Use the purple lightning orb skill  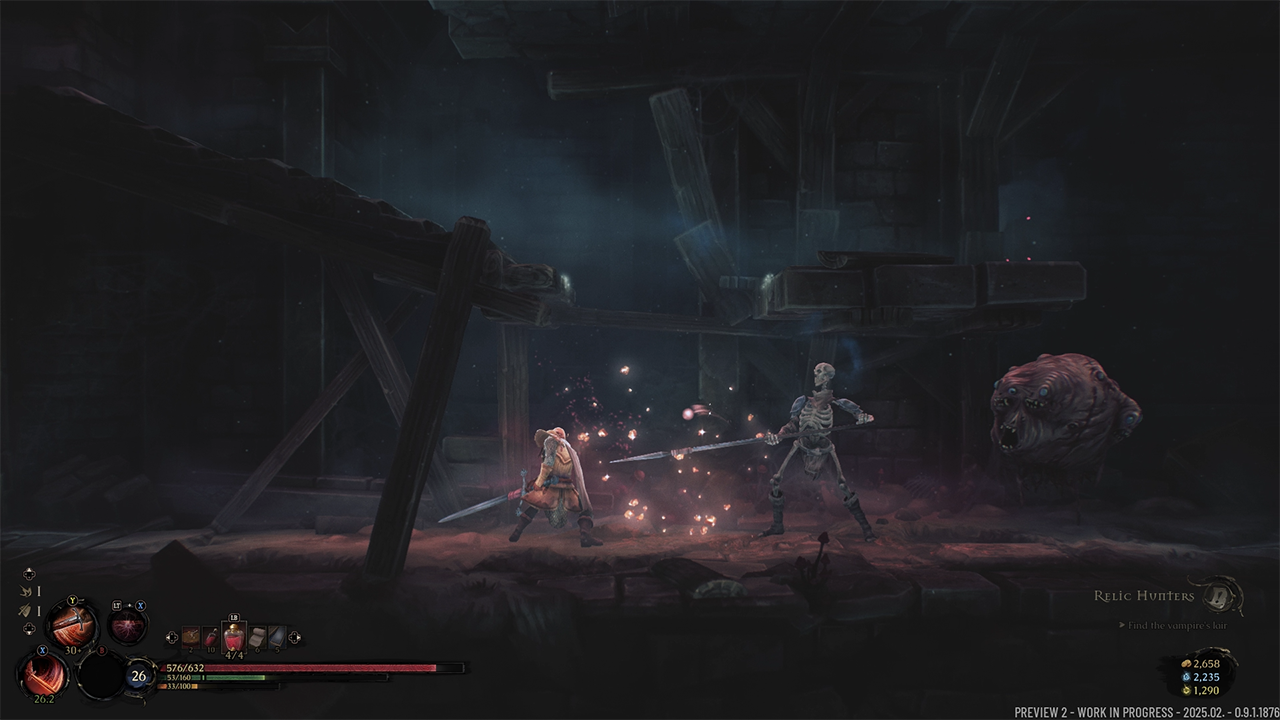point(128,627)
